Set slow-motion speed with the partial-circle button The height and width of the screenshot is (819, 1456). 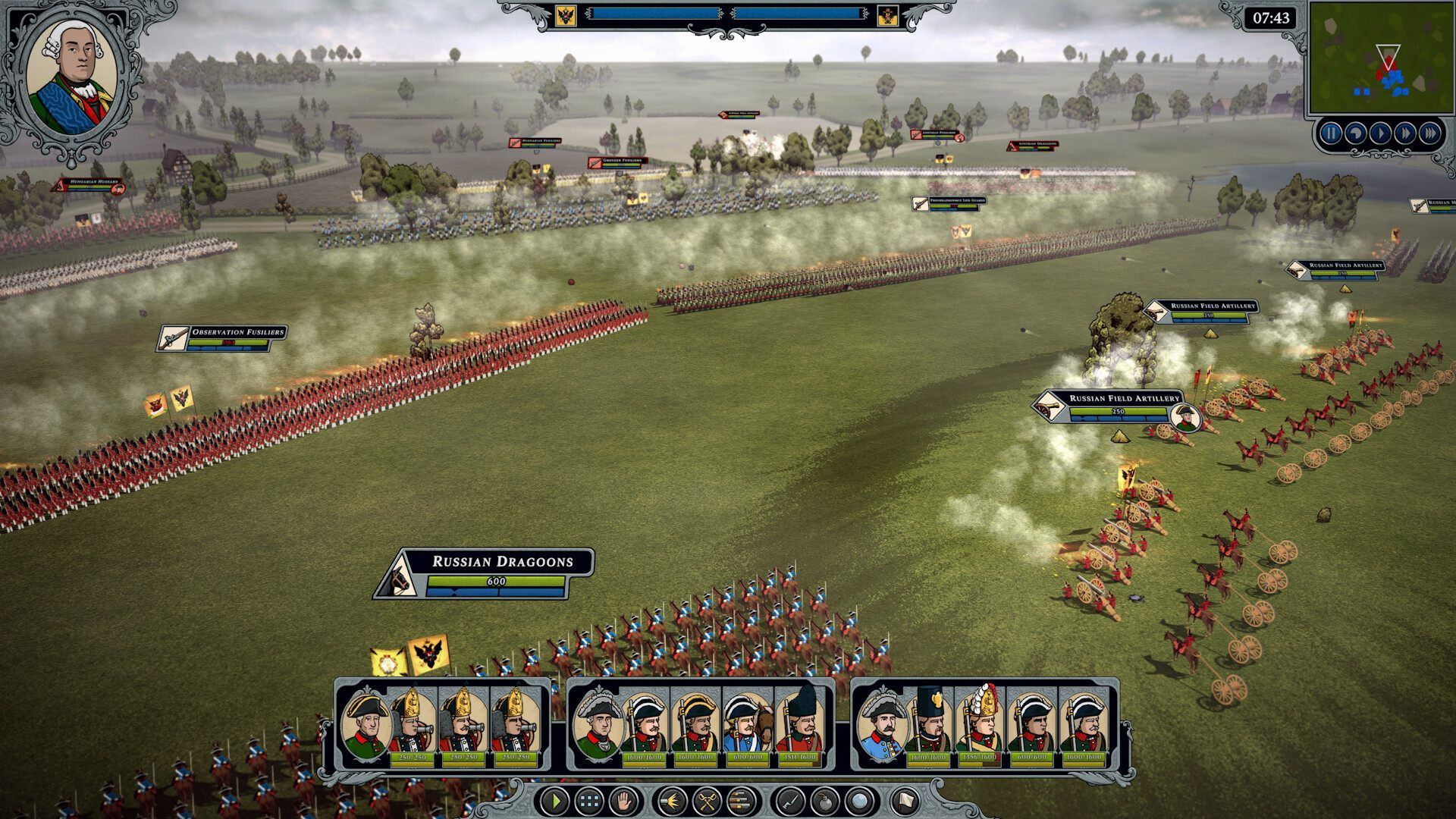coord(1355,134)
